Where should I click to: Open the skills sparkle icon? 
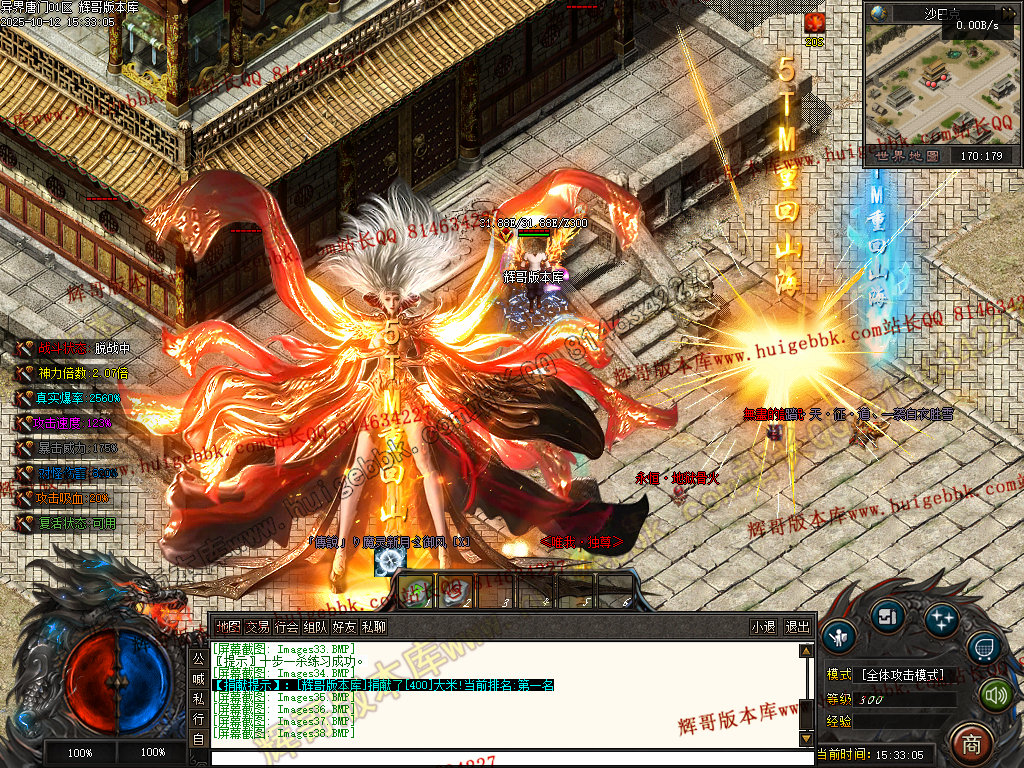tap(941, 620)
